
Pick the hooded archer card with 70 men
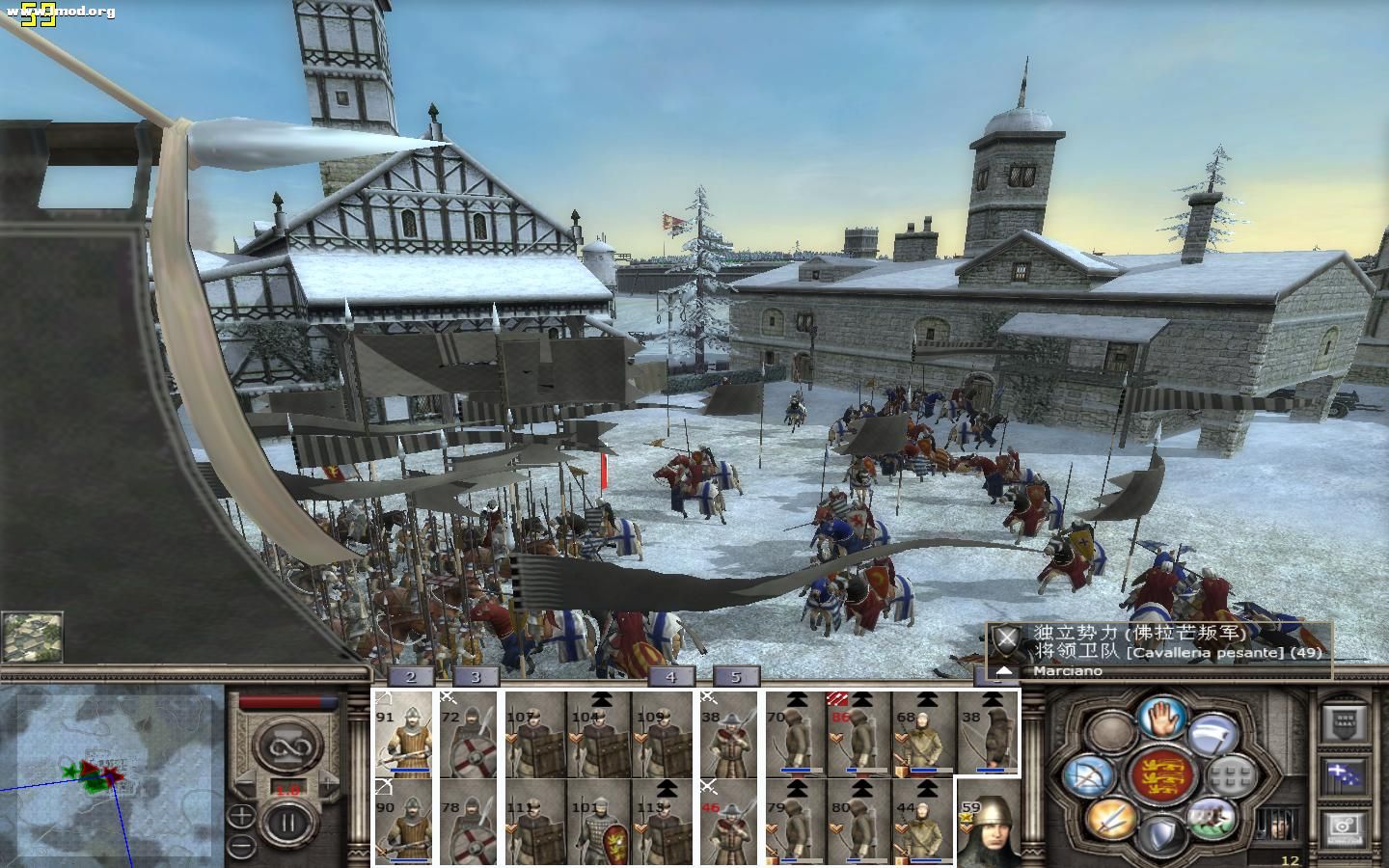[796, 735]
